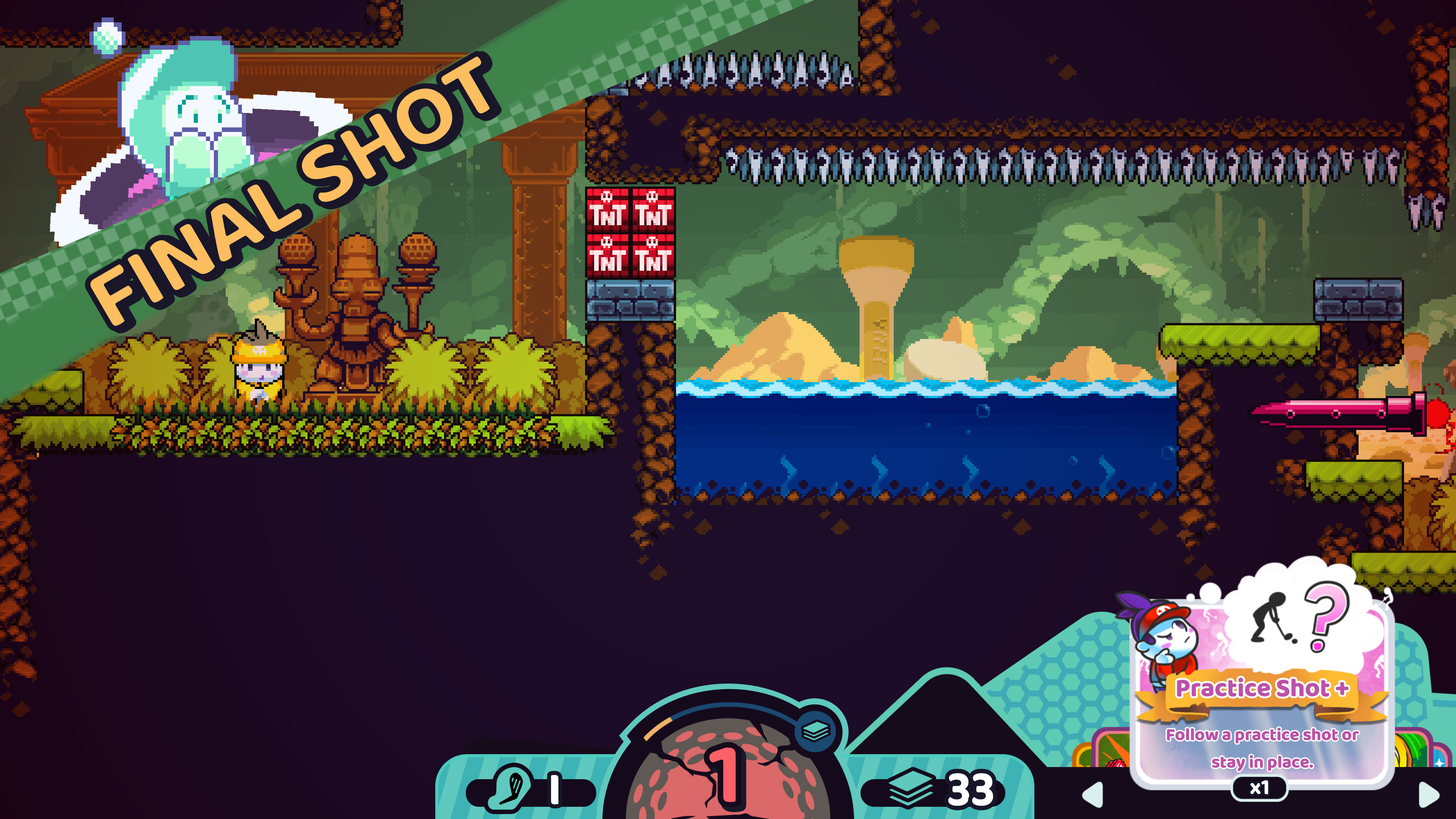This screenshot has height=819, width=1456.
Task: Open the card deck stack icon
Action: pyautogui.click(x=910, y=788)
